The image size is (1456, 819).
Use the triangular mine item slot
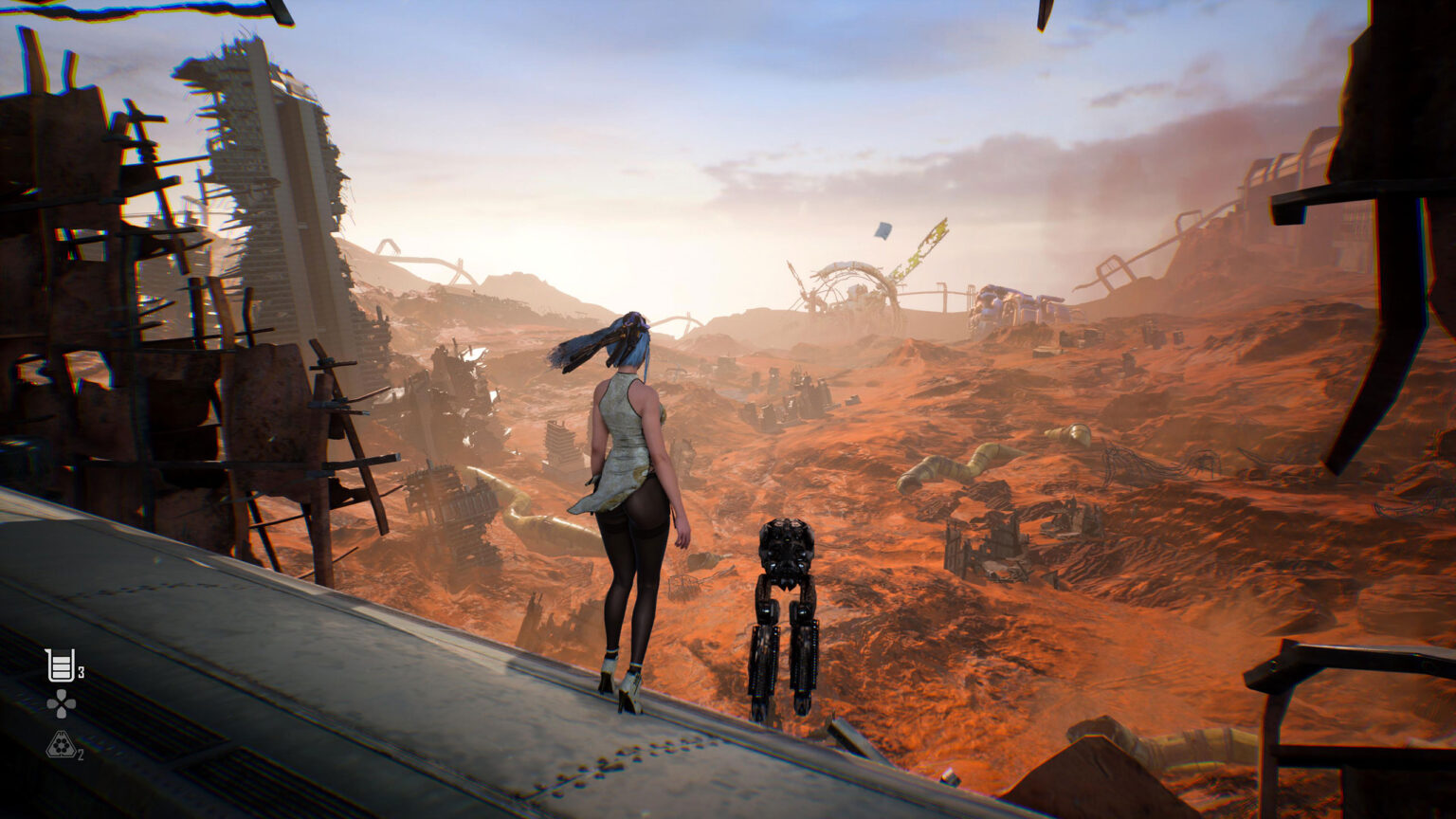coord(61,745)
